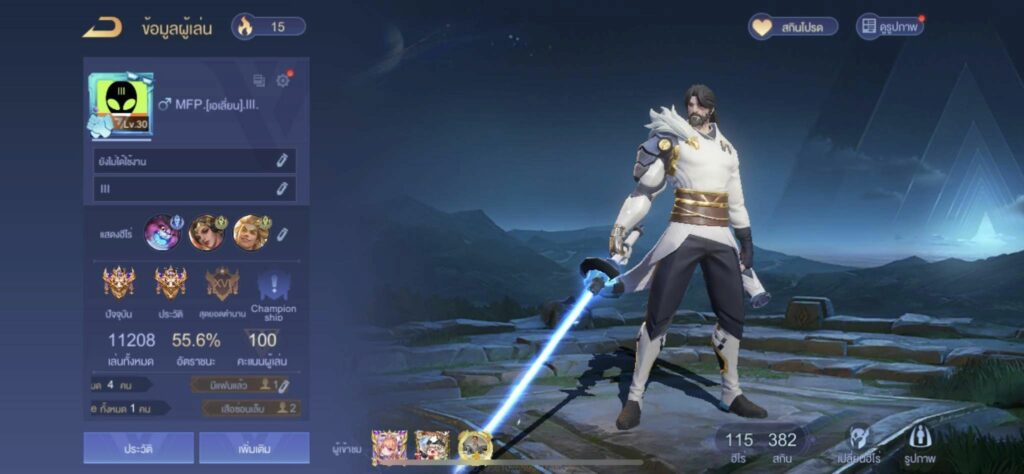Open the flame popularity counter
This screenshot has height=474, width=1024.
click(x=268, y=27)
